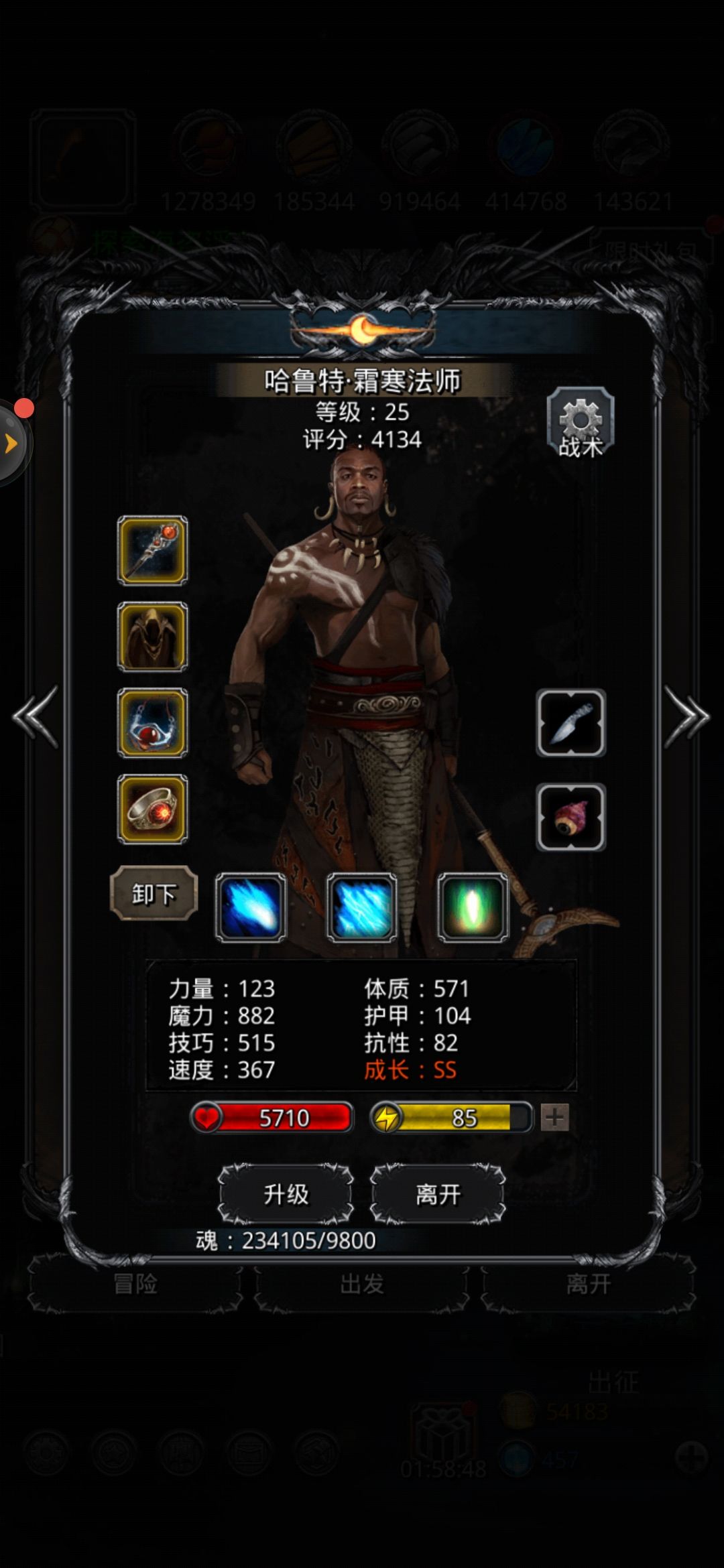Choose the green glowing flame skill
Screen dimensions: 724x1568
point(473,907)
